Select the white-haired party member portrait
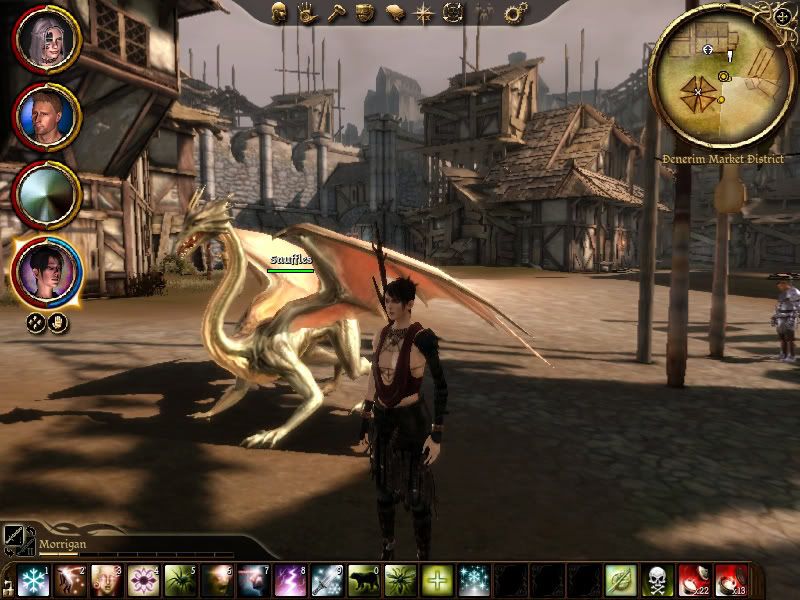 (45, 40)
